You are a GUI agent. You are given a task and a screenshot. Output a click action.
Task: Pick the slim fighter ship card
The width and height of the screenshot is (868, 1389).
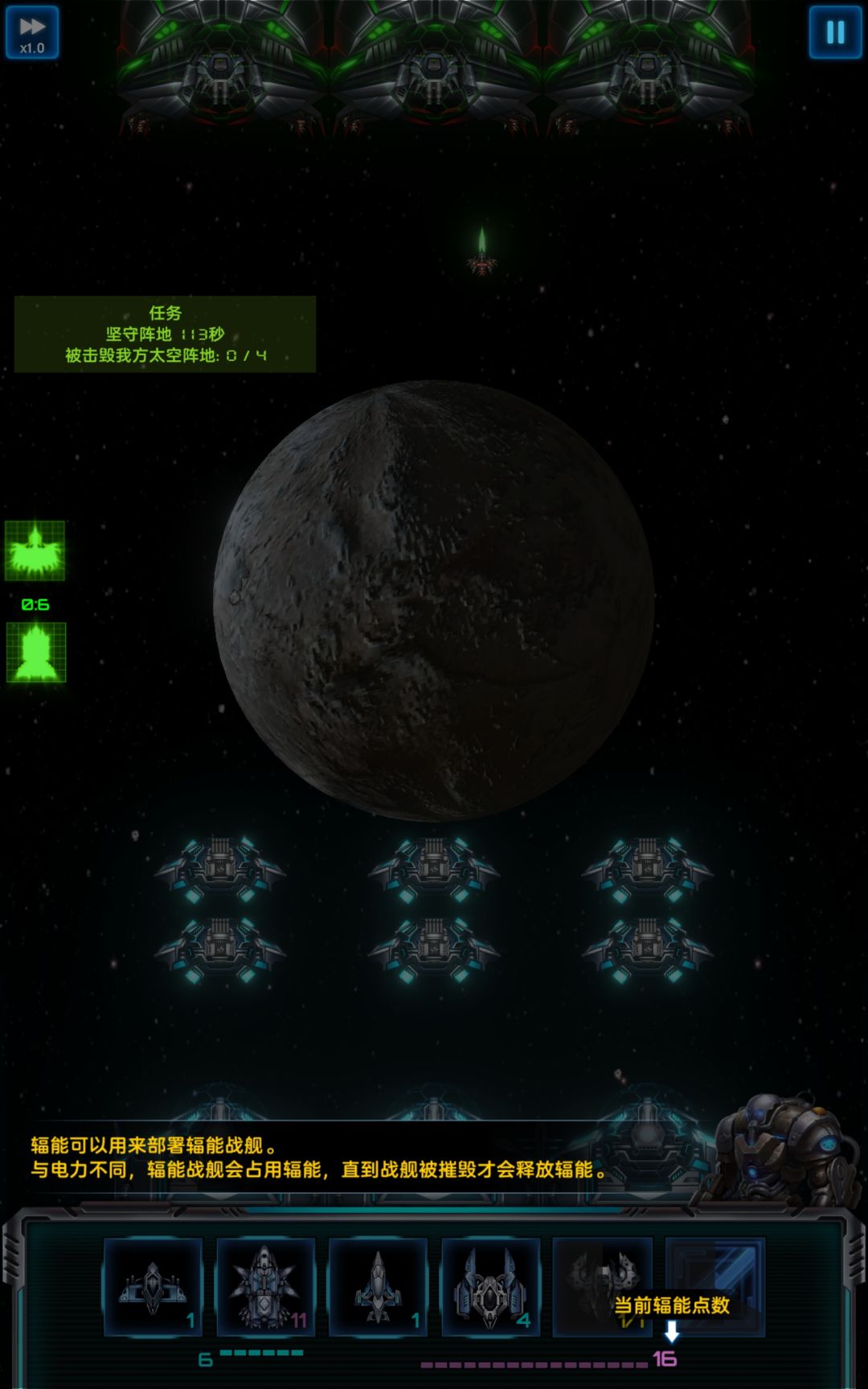(x=378, y=1286)
